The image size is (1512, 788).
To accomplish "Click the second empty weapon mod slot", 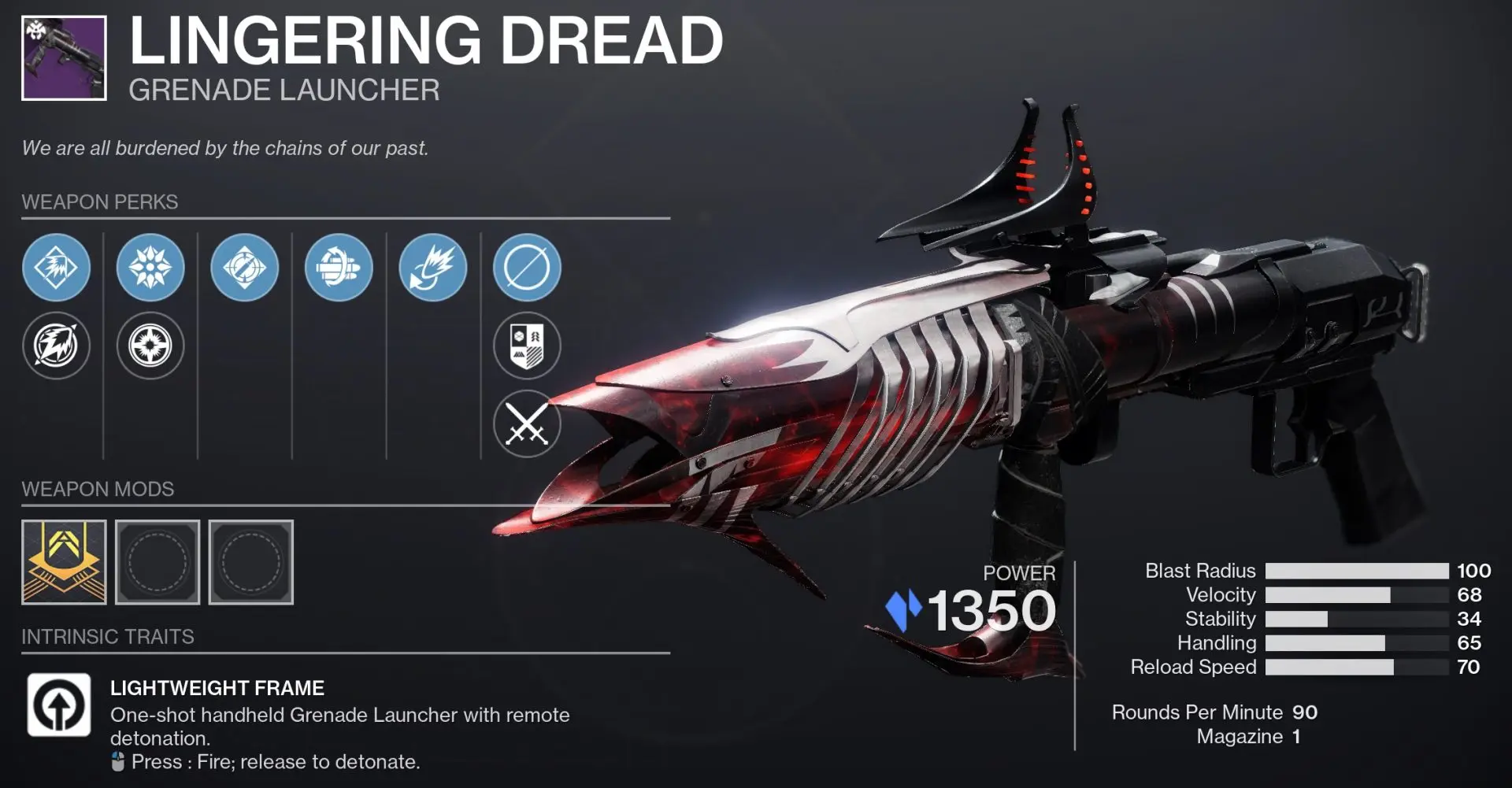I will click(250, 561).
